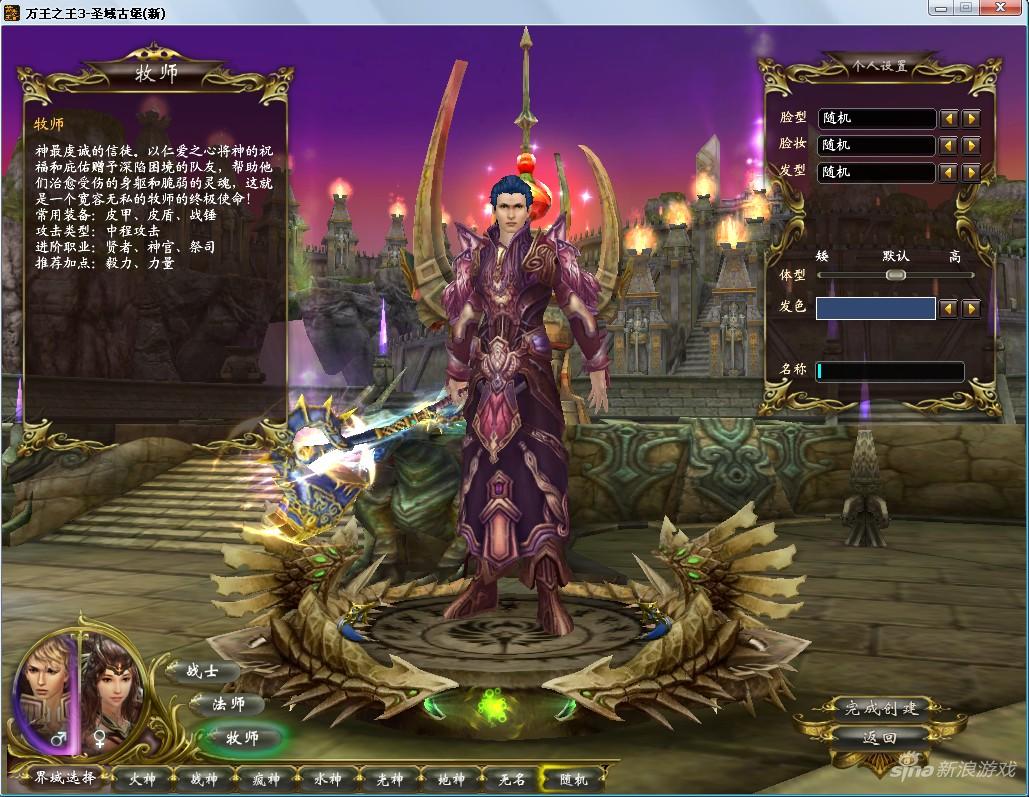Select the 战士 (Warrior) class button
This screenshot has height=797, width=1029.
(203, 672)
